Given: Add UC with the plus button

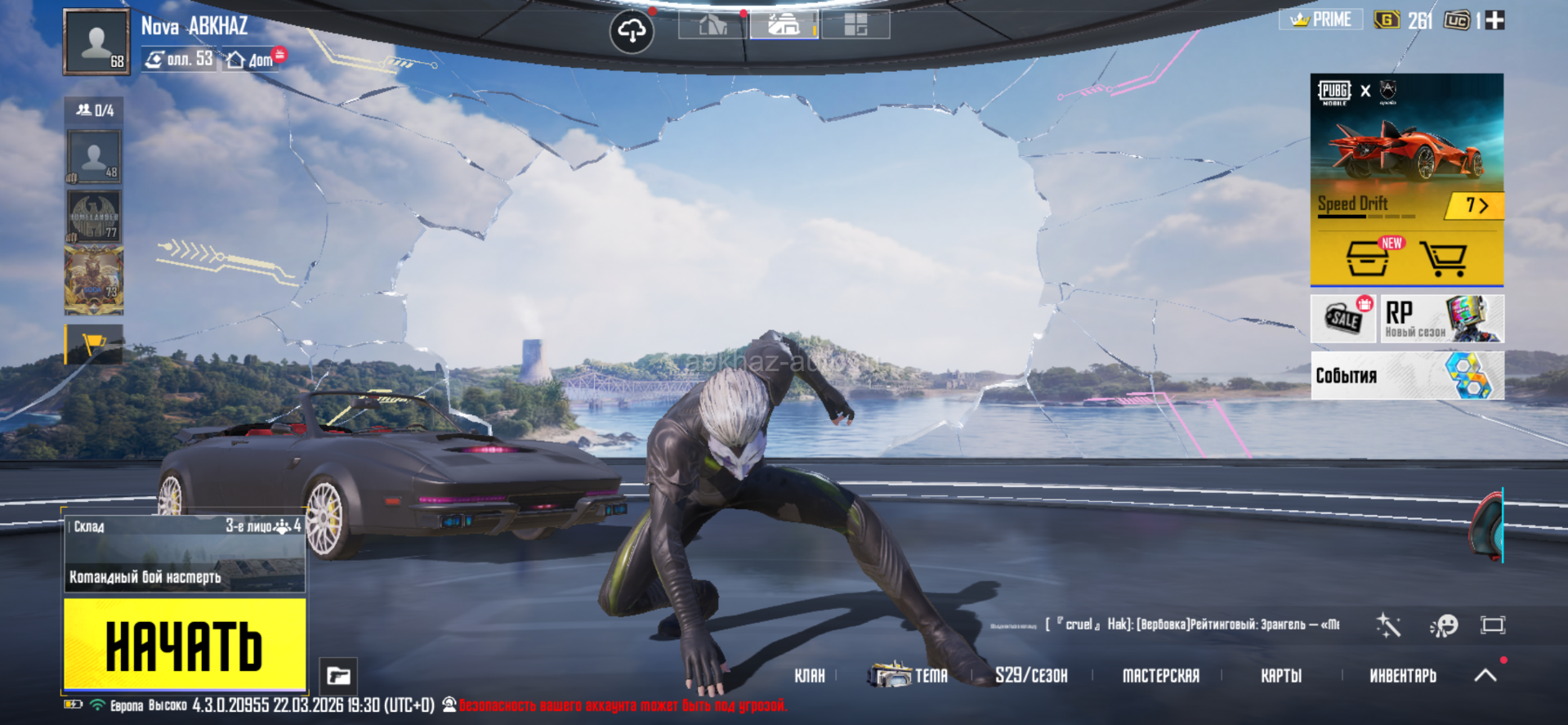Looking at the screenshot, I should point(1494,20).
